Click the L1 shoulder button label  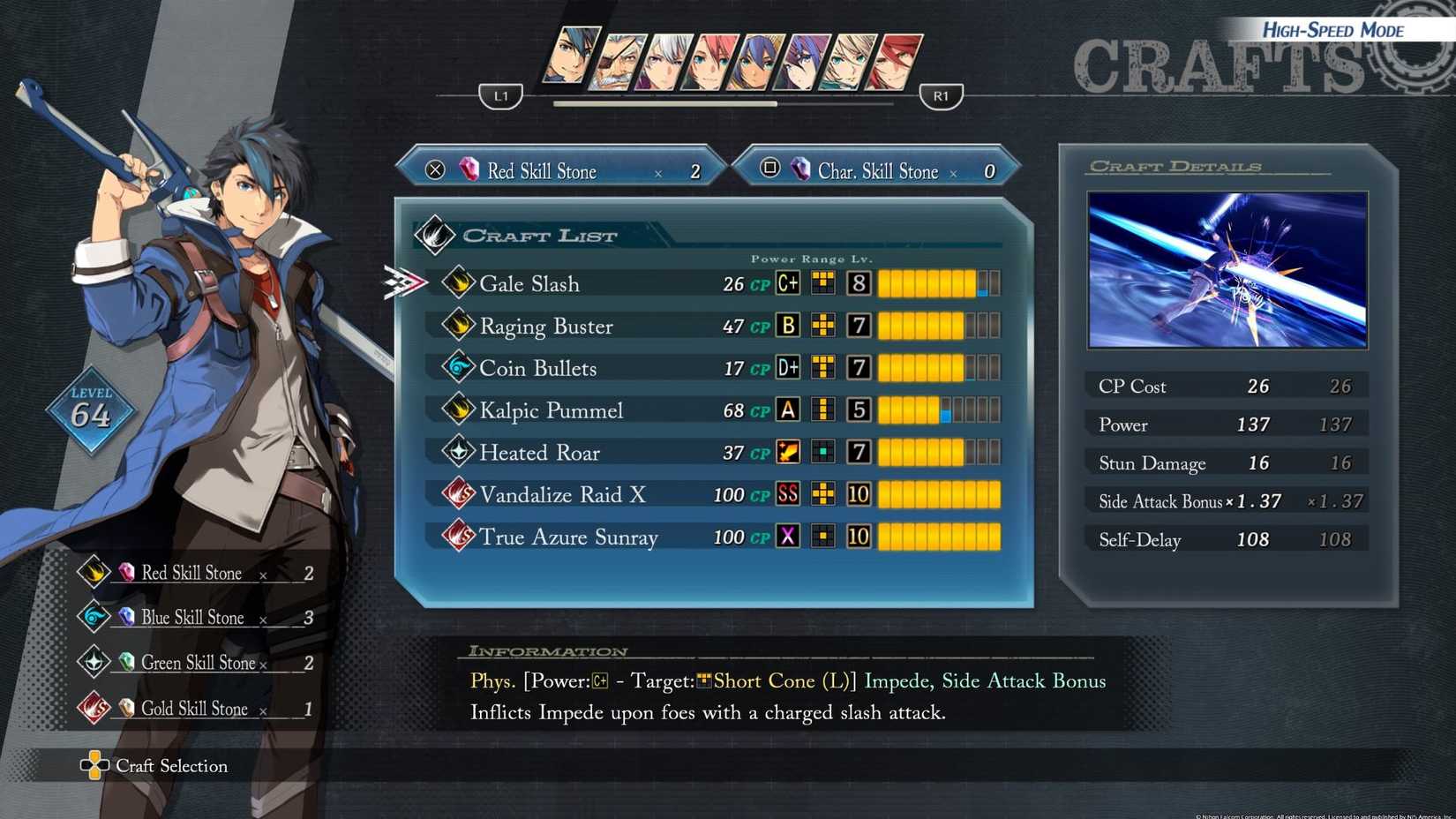coord(499,95)
